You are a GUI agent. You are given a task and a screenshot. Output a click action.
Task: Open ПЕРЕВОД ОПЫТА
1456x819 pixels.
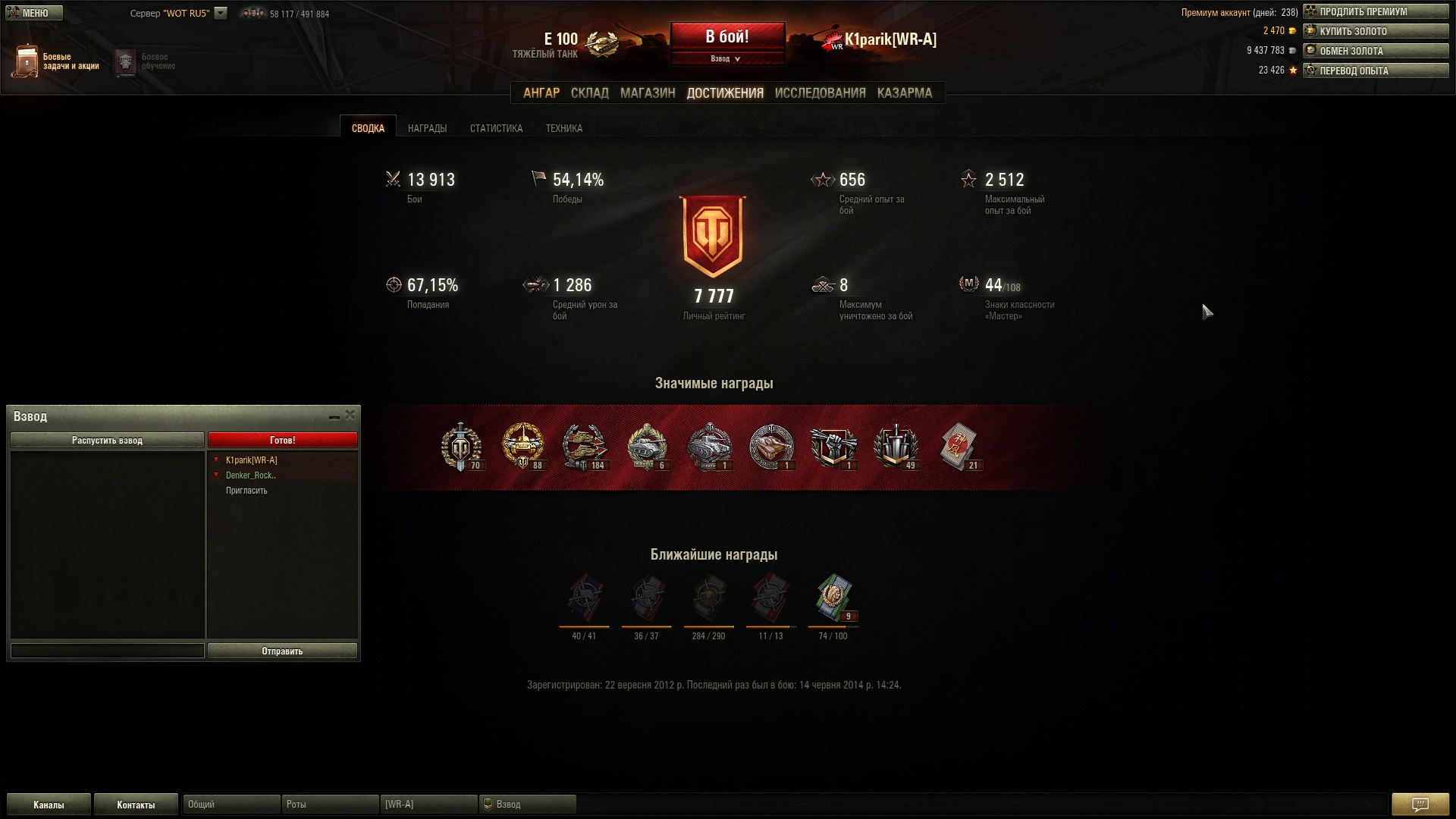point(1375,71)
